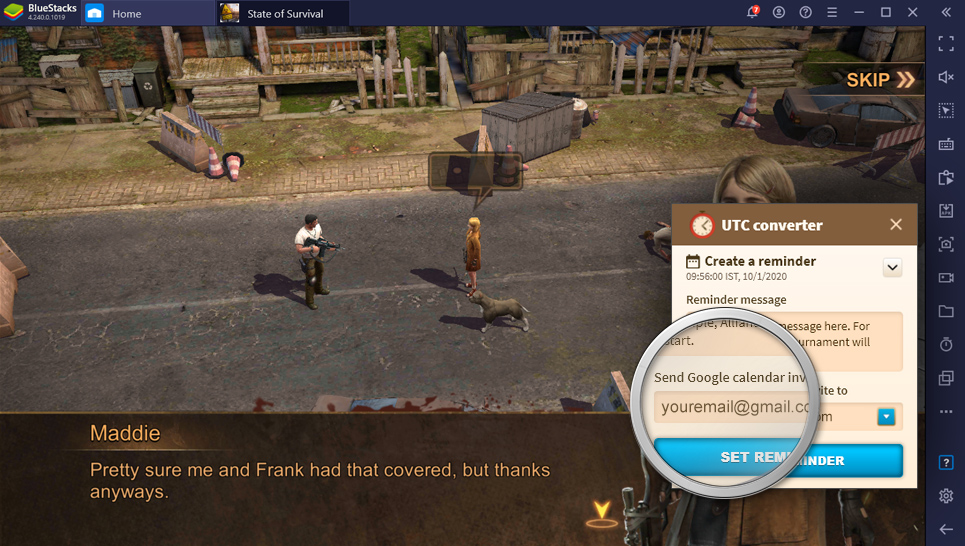Open BlueStacks settings gear icon

pos(946,496)
